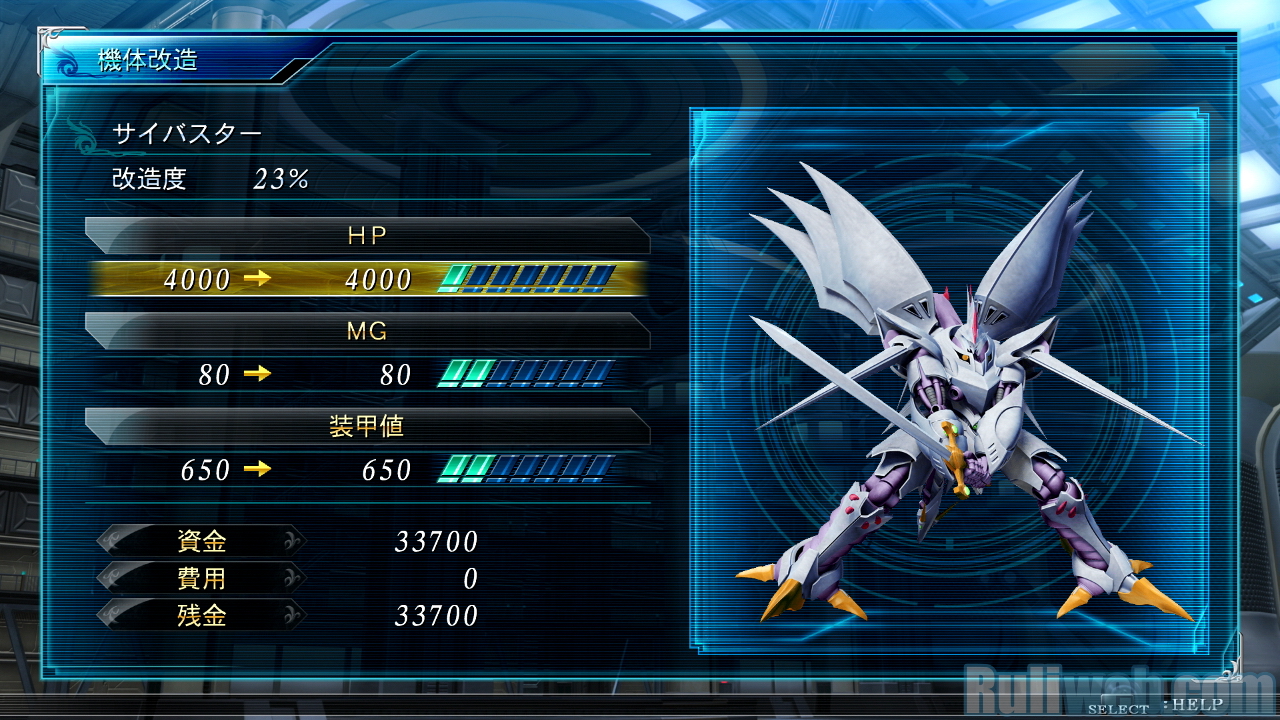The image size is (1280, 720).
Task: Choose the MG 80 upgrade row
Action: (x=367, y=375)
